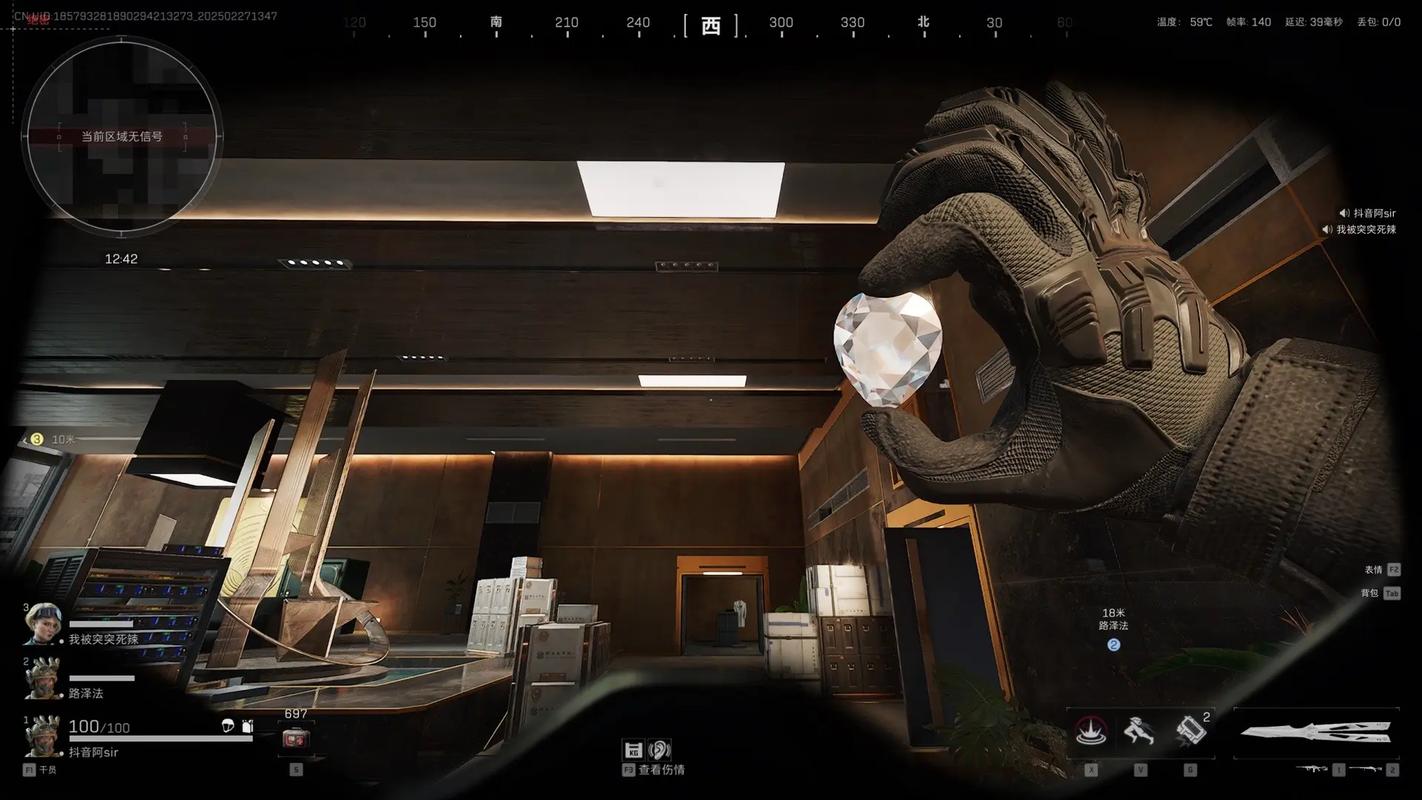Click the helmet status icon

tap(228, 726)
